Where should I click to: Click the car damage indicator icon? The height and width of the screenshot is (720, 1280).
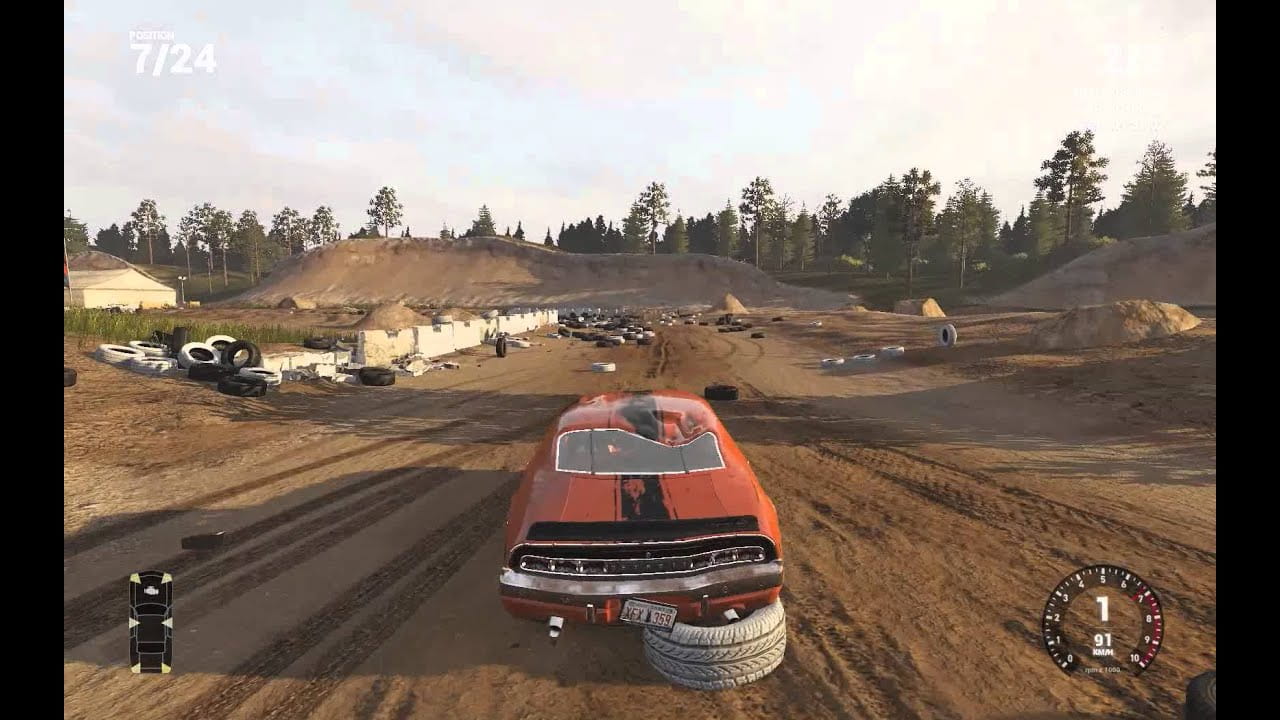click(x=150, y=620)
